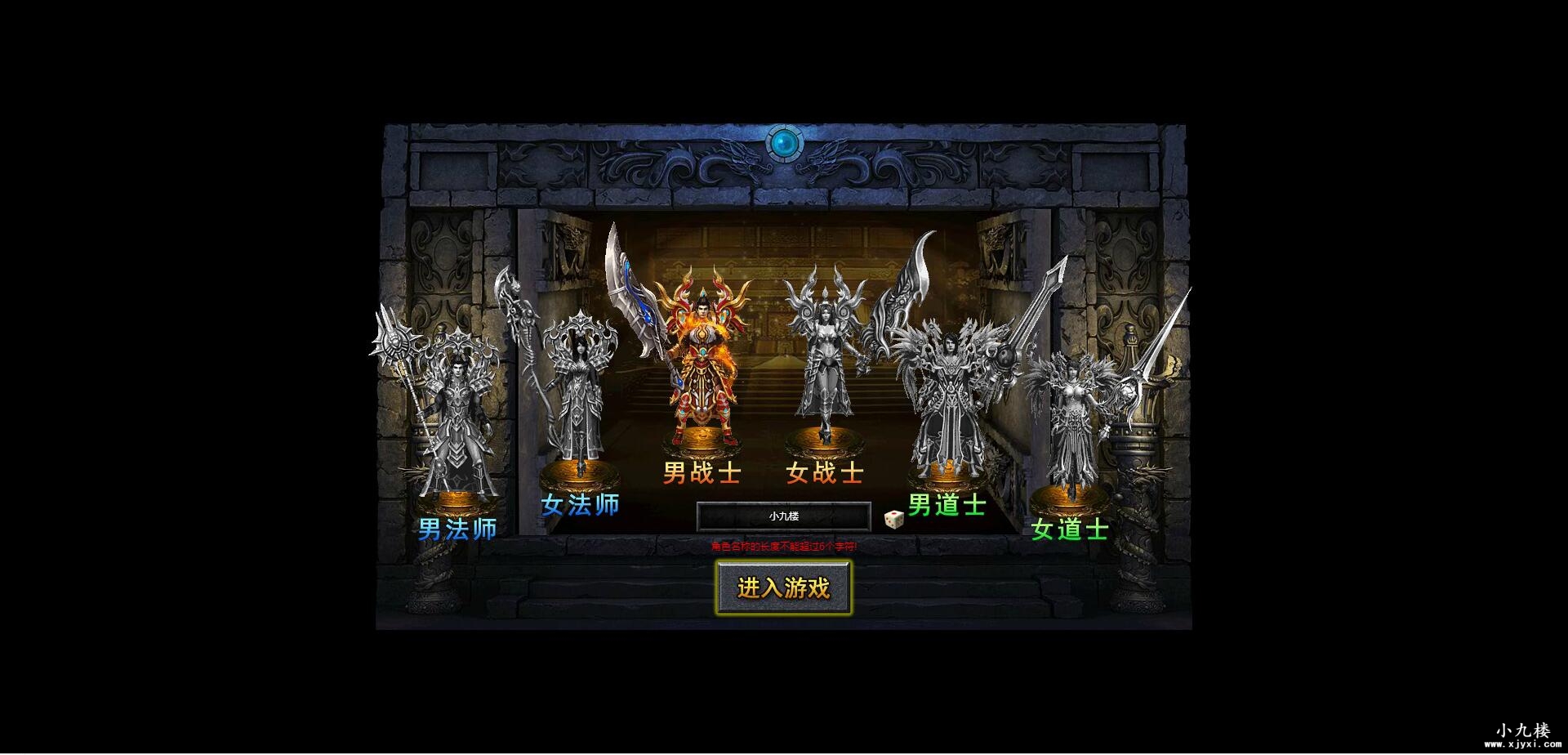Viewport: 1568px width, 755px height.
Task: Click the golden pedestal under the female warrior
Action: (825, 441)
